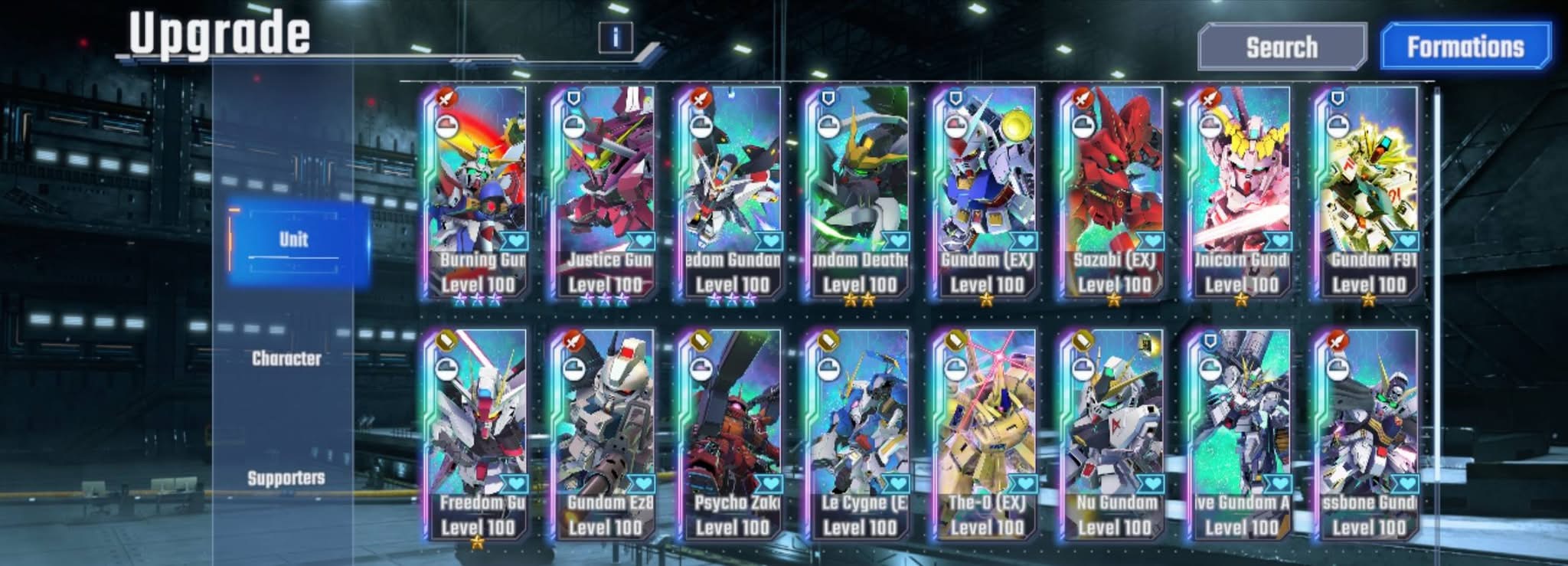Choose the Justice Gundam unit card
Screen dimensions: 1568x566
(605, 191)
